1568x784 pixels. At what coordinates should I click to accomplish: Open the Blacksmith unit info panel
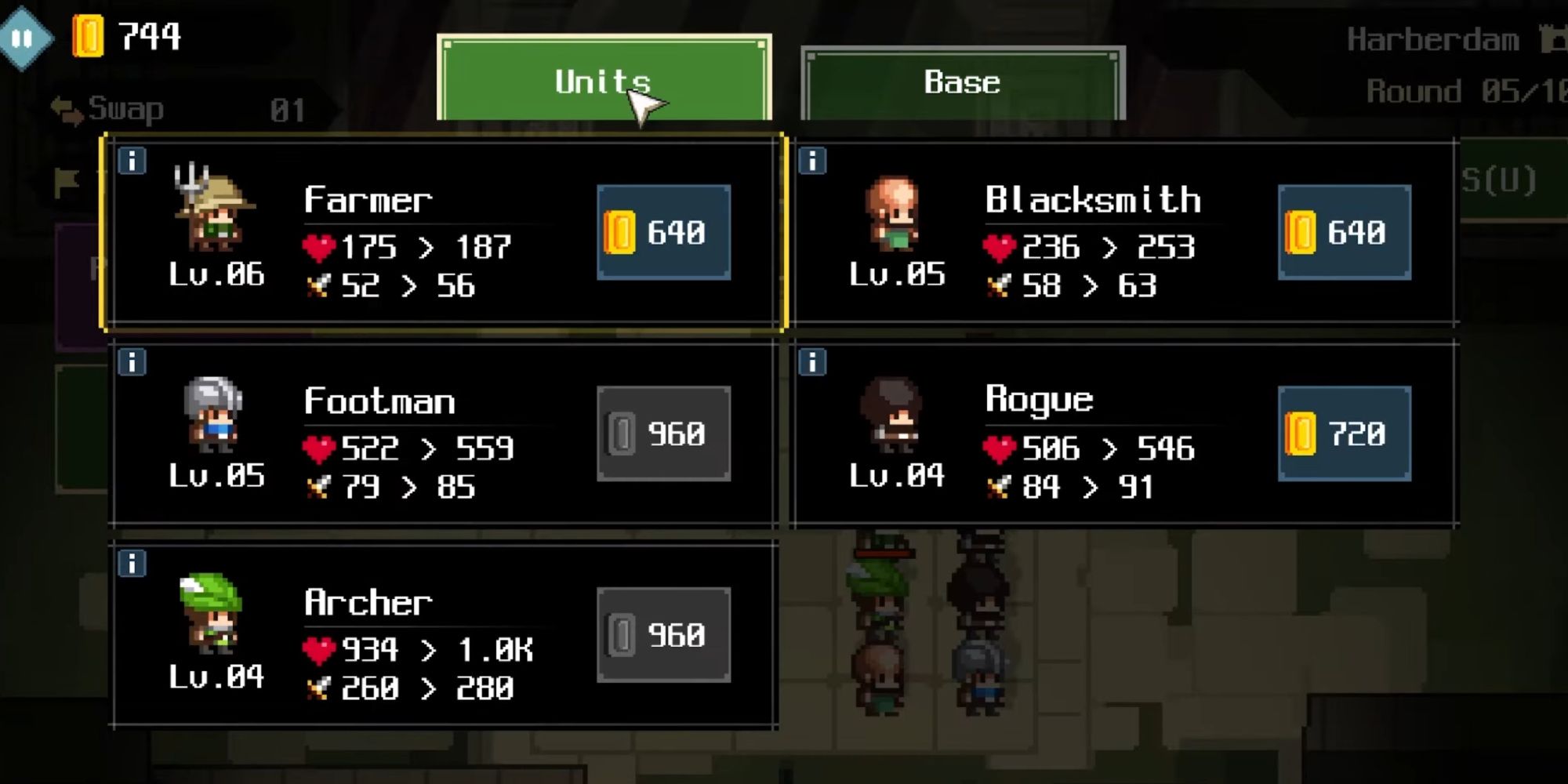point(815,162)
